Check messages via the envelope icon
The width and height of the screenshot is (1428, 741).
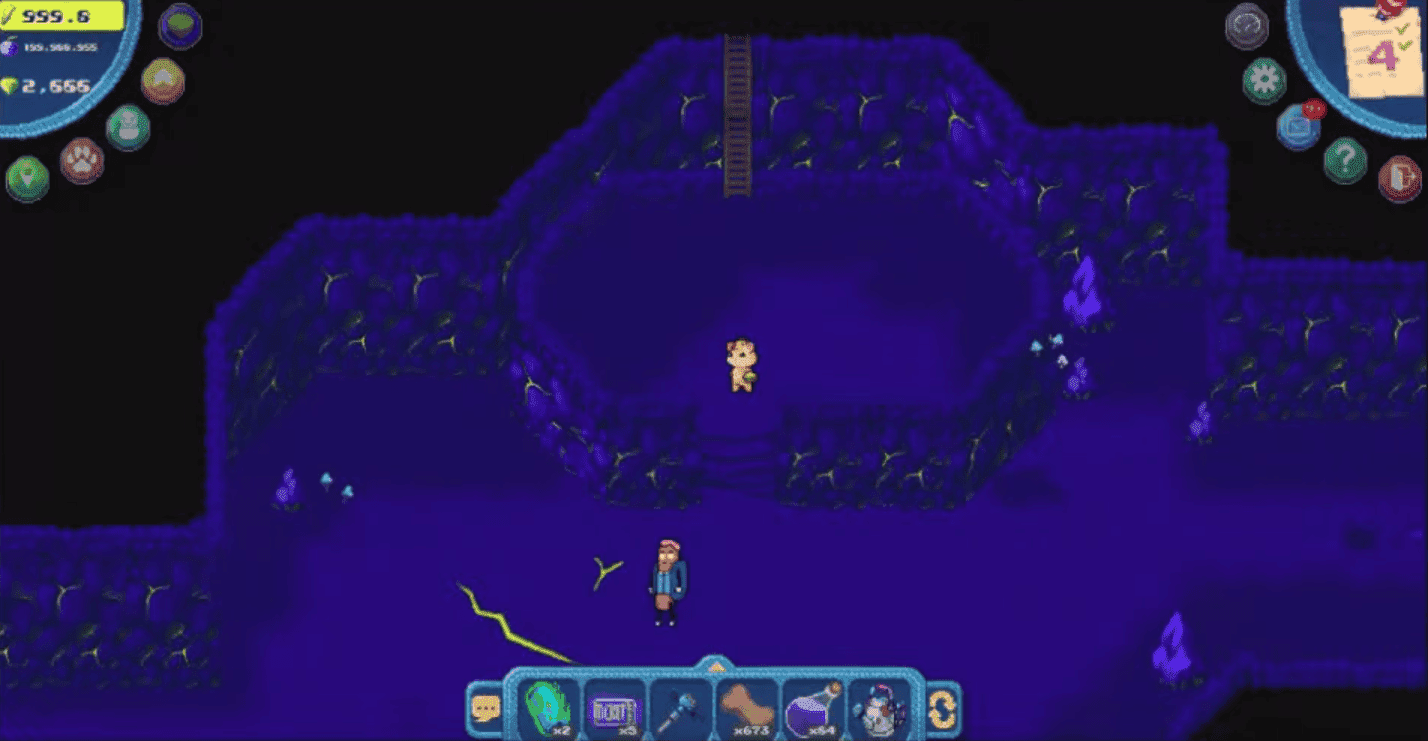click(1297, 126)
